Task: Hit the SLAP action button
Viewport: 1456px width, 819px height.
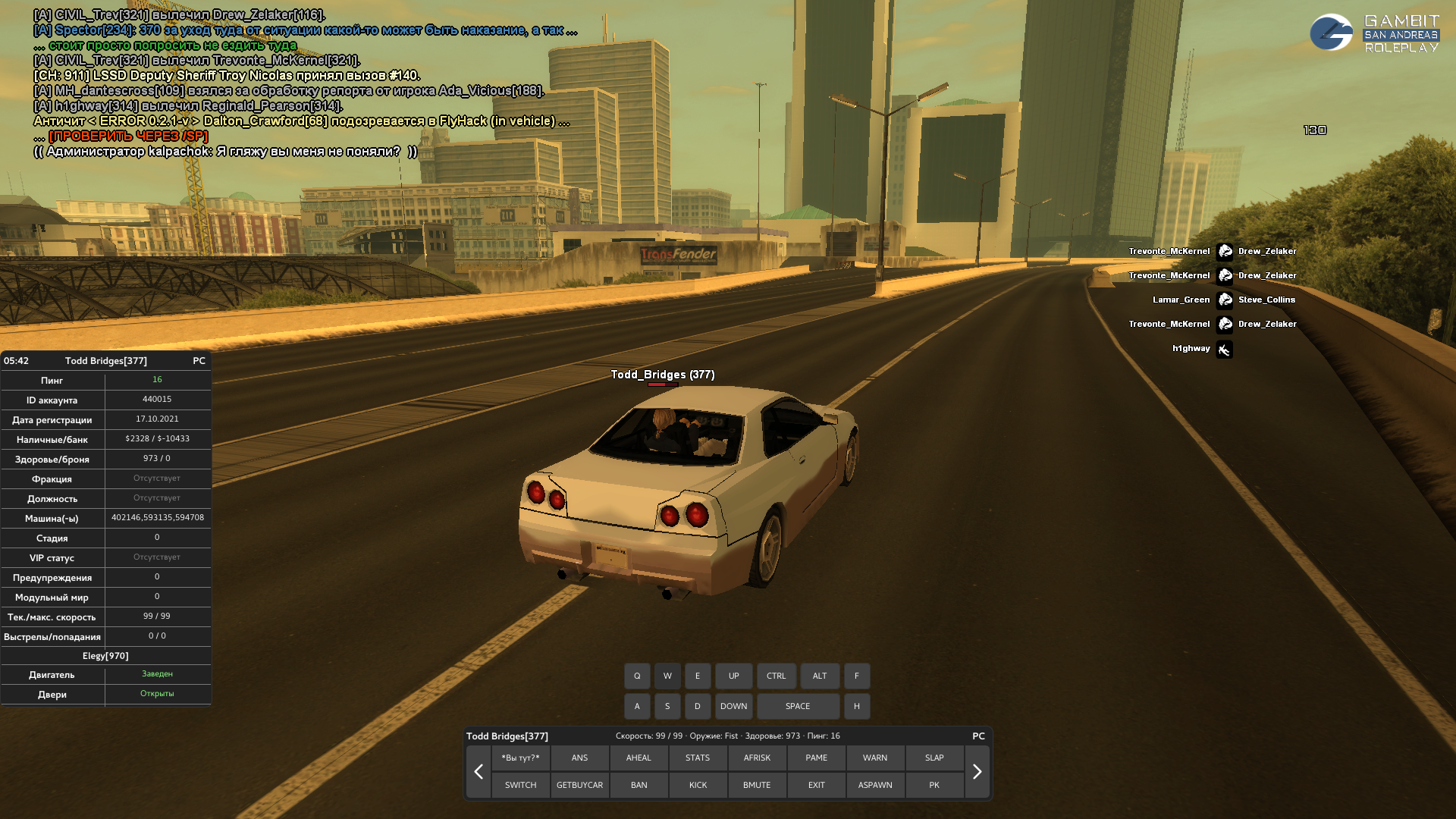Action: (x=934, y=758)
